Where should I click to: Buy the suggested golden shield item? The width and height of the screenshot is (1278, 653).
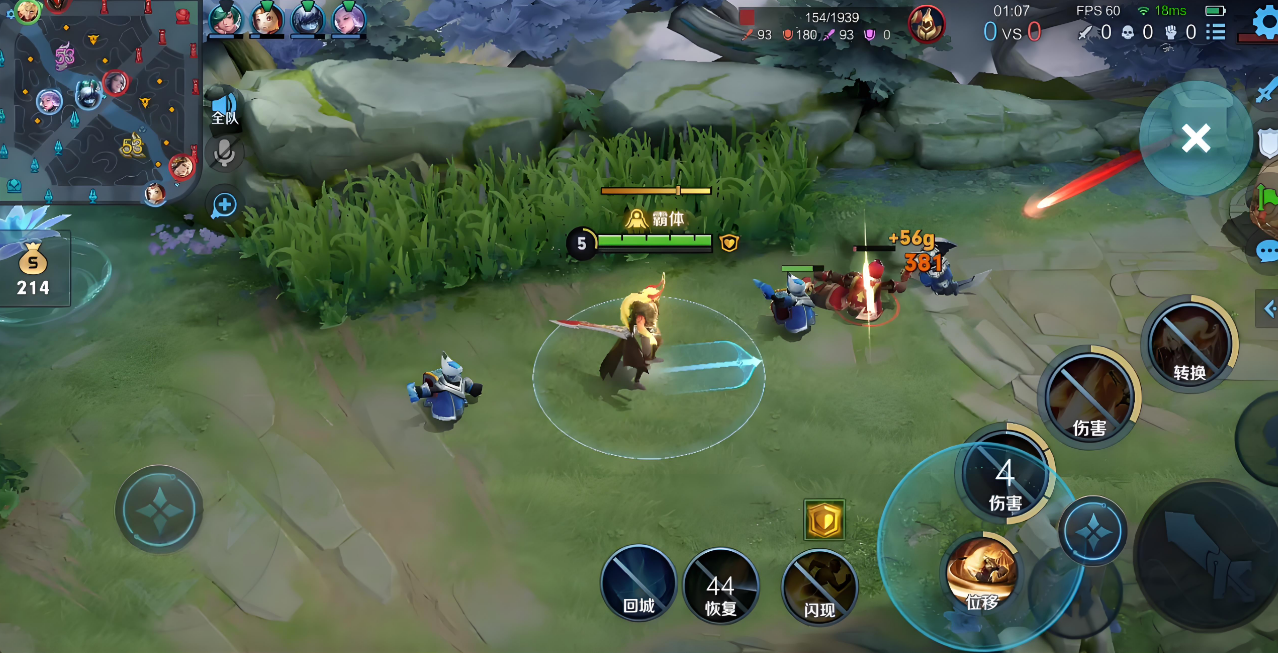(824, 520)
